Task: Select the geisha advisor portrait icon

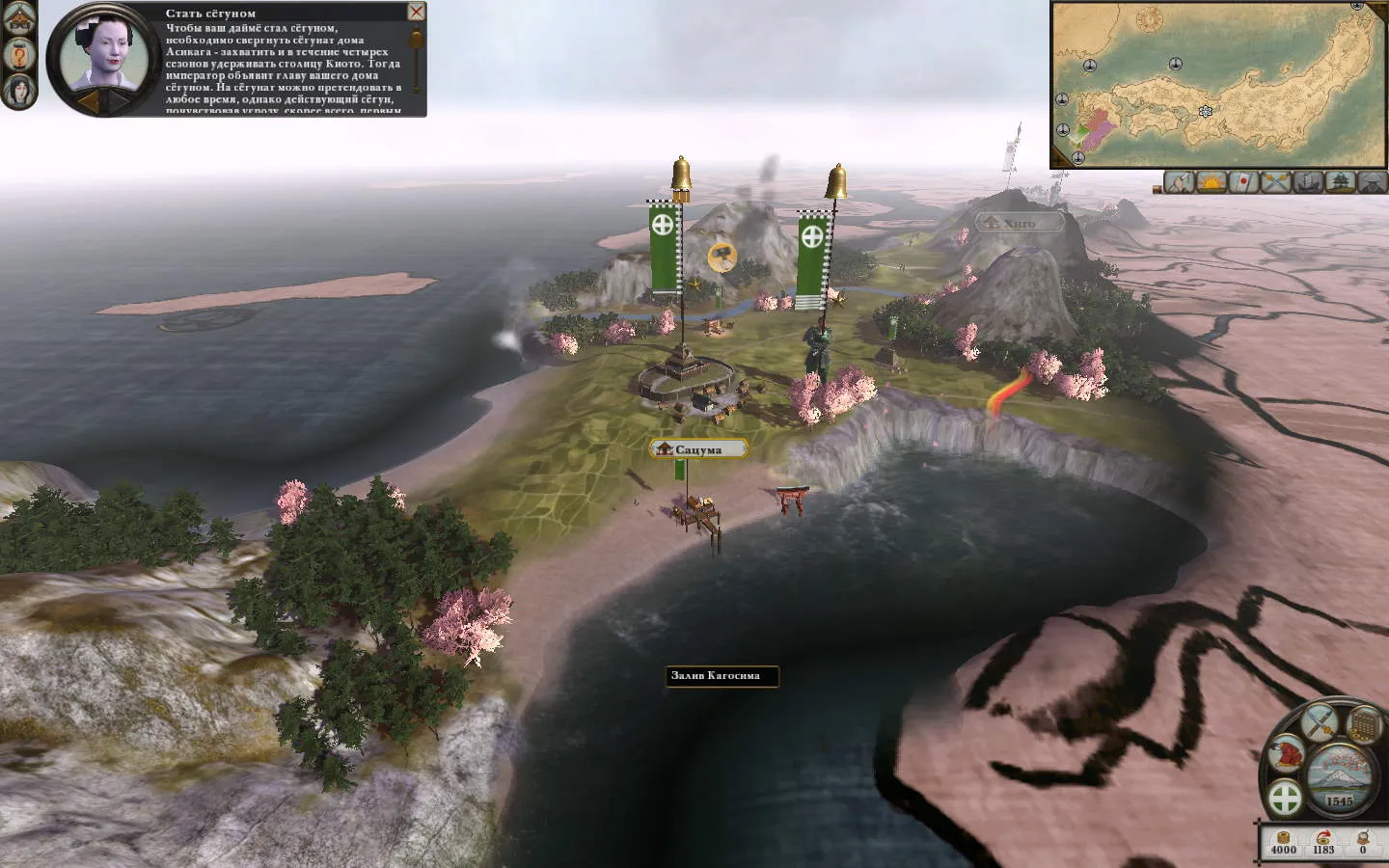Action: [20, 90]
